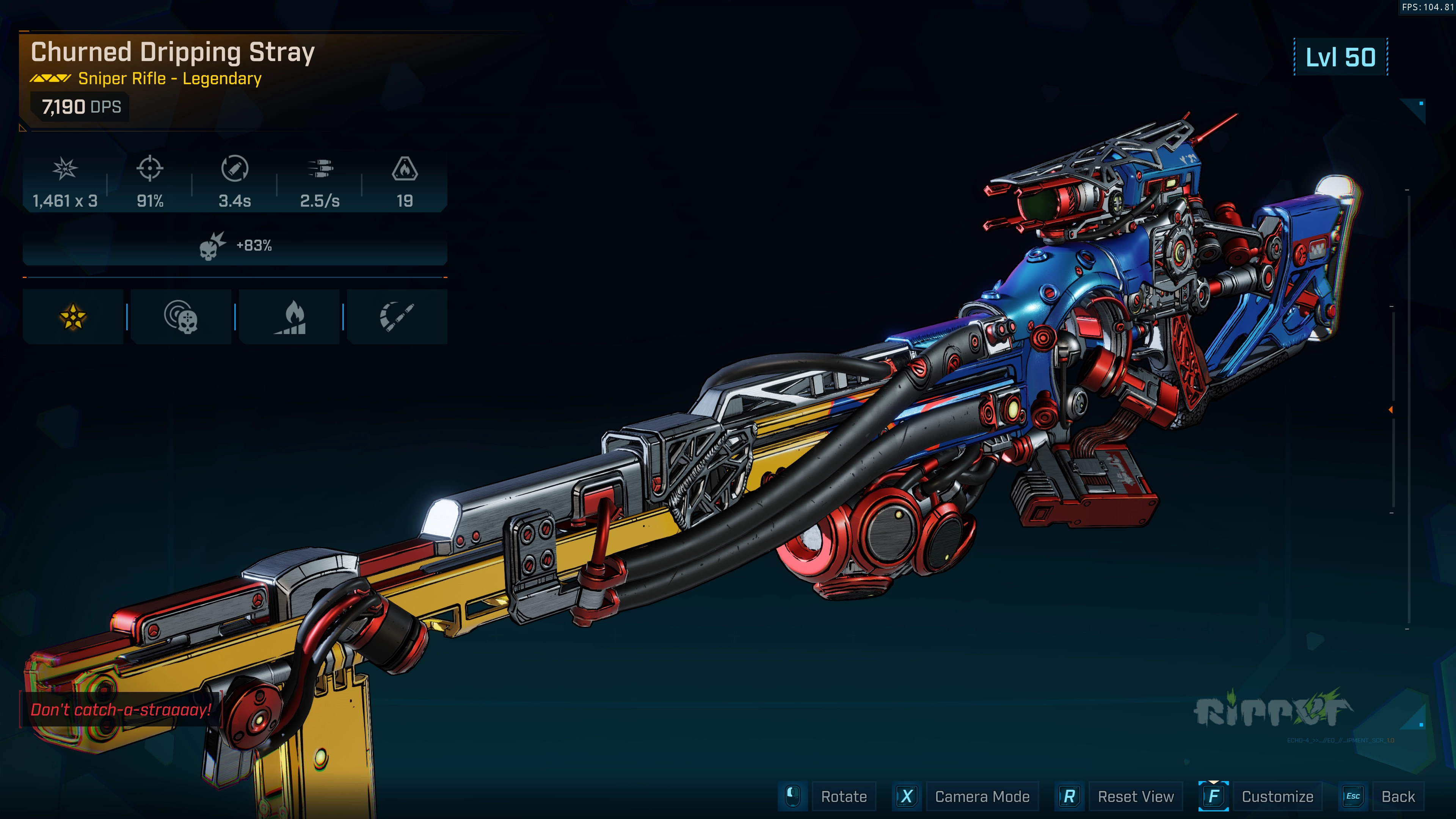Go Back from weapon inspection
Viewport: 1456px width, 819px height.
[x=1398, y=796]
